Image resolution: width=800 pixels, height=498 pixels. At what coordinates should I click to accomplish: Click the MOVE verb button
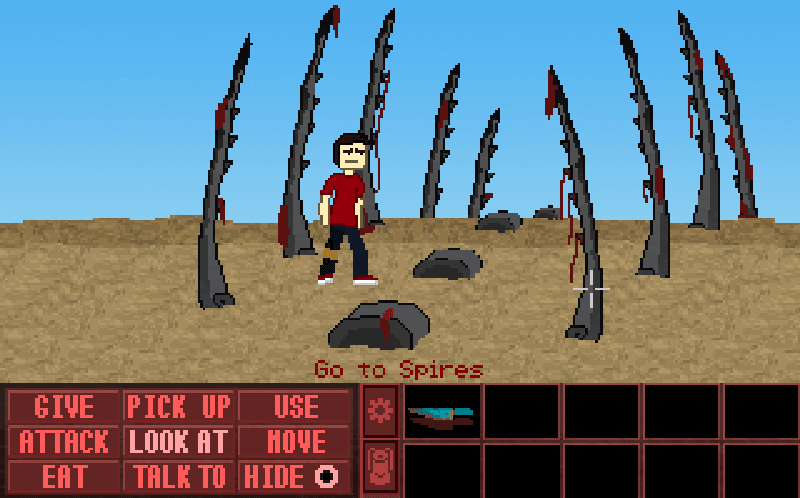pos(295,441)
